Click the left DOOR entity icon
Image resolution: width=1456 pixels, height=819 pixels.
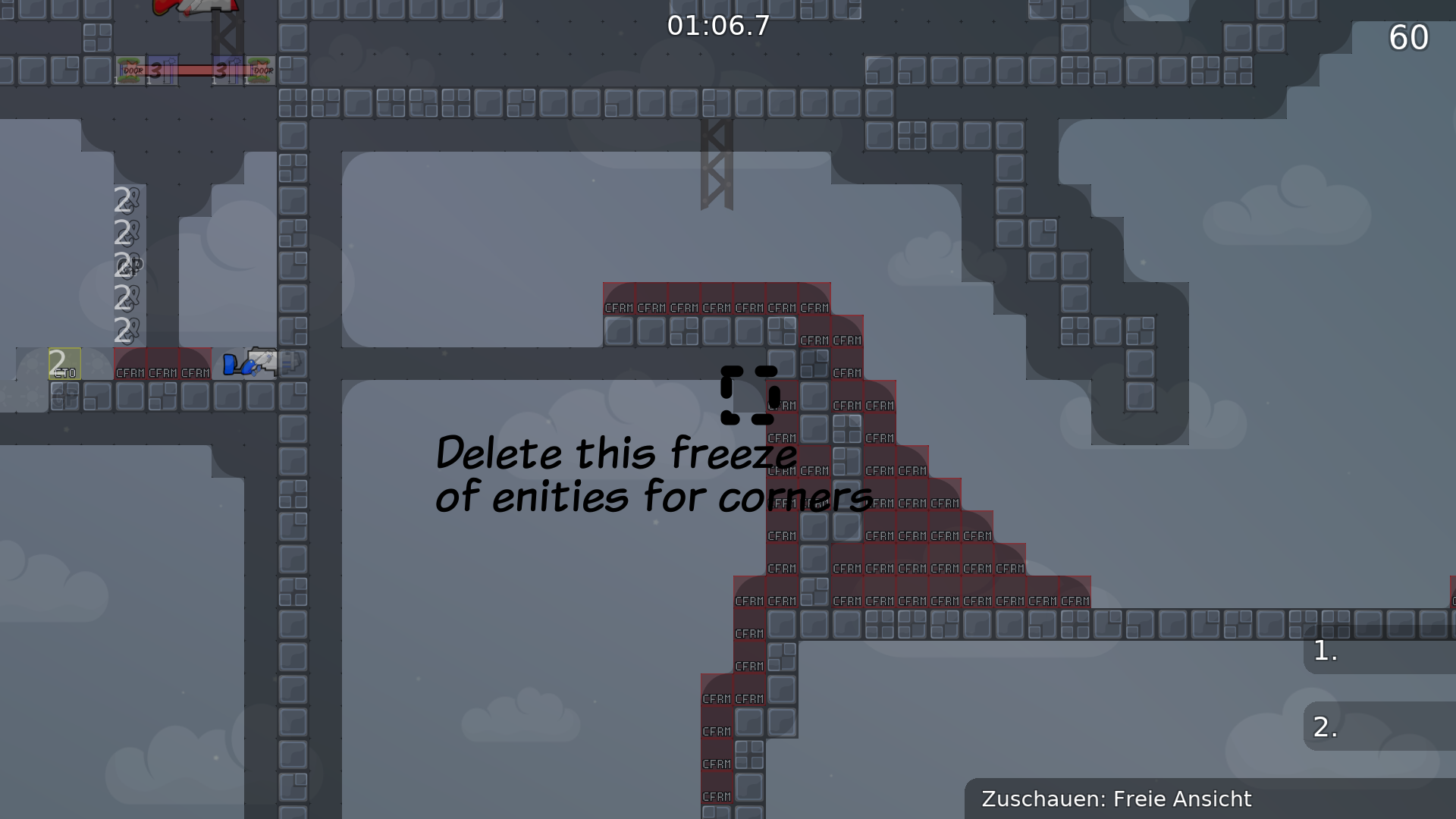click(x=133, y=70)
